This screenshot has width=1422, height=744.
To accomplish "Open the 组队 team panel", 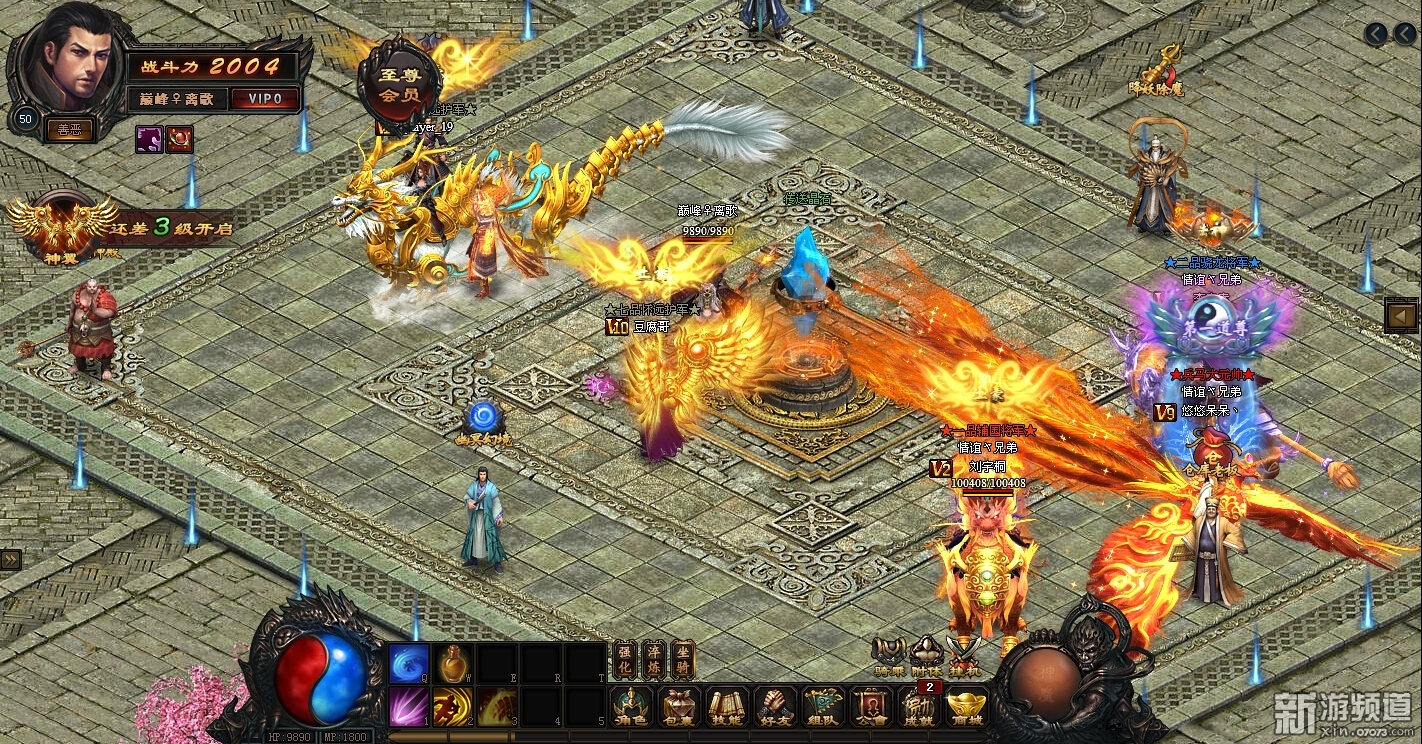I will (x=823, y=705).
